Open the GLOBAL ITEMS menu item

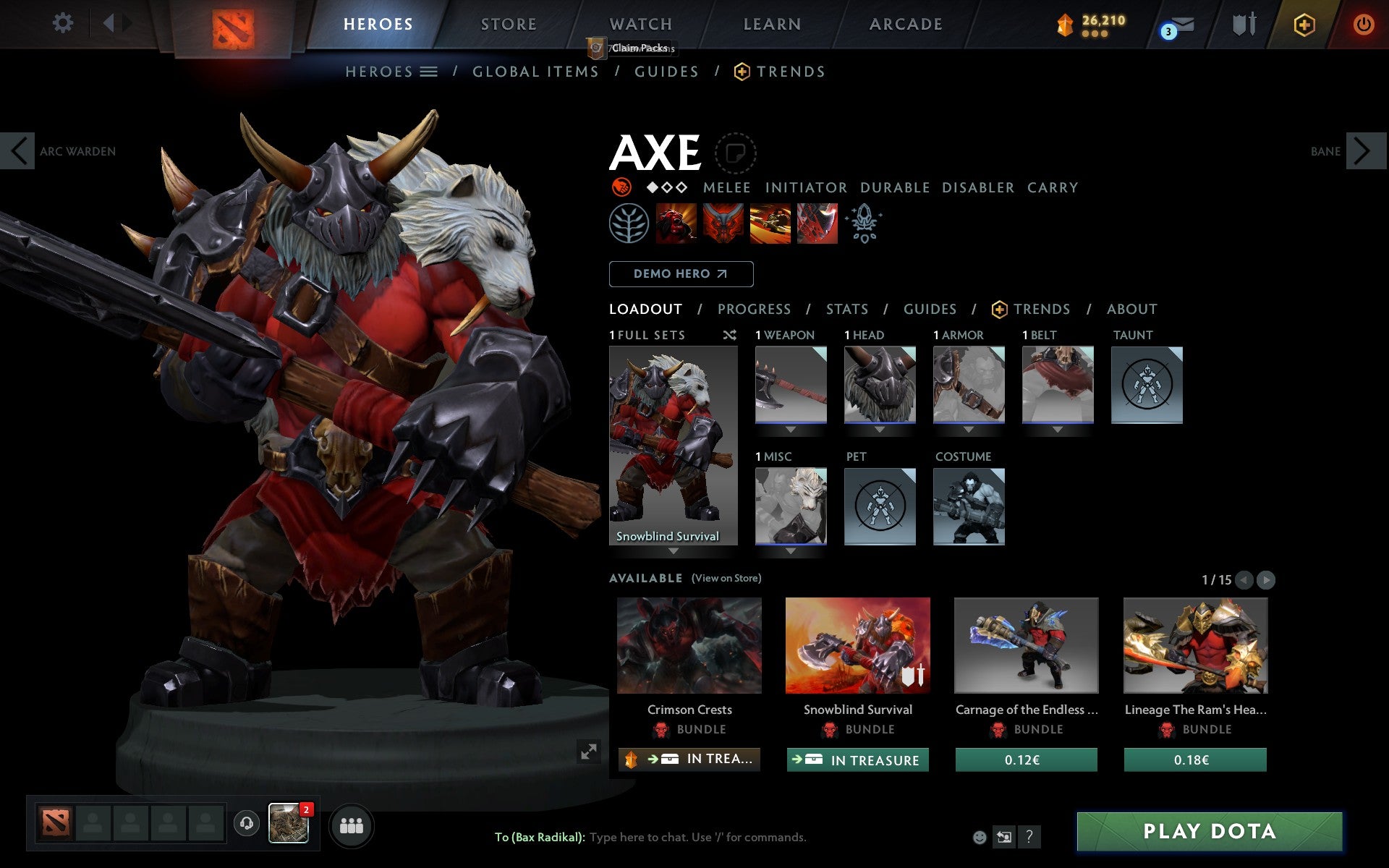coord(535,72)
